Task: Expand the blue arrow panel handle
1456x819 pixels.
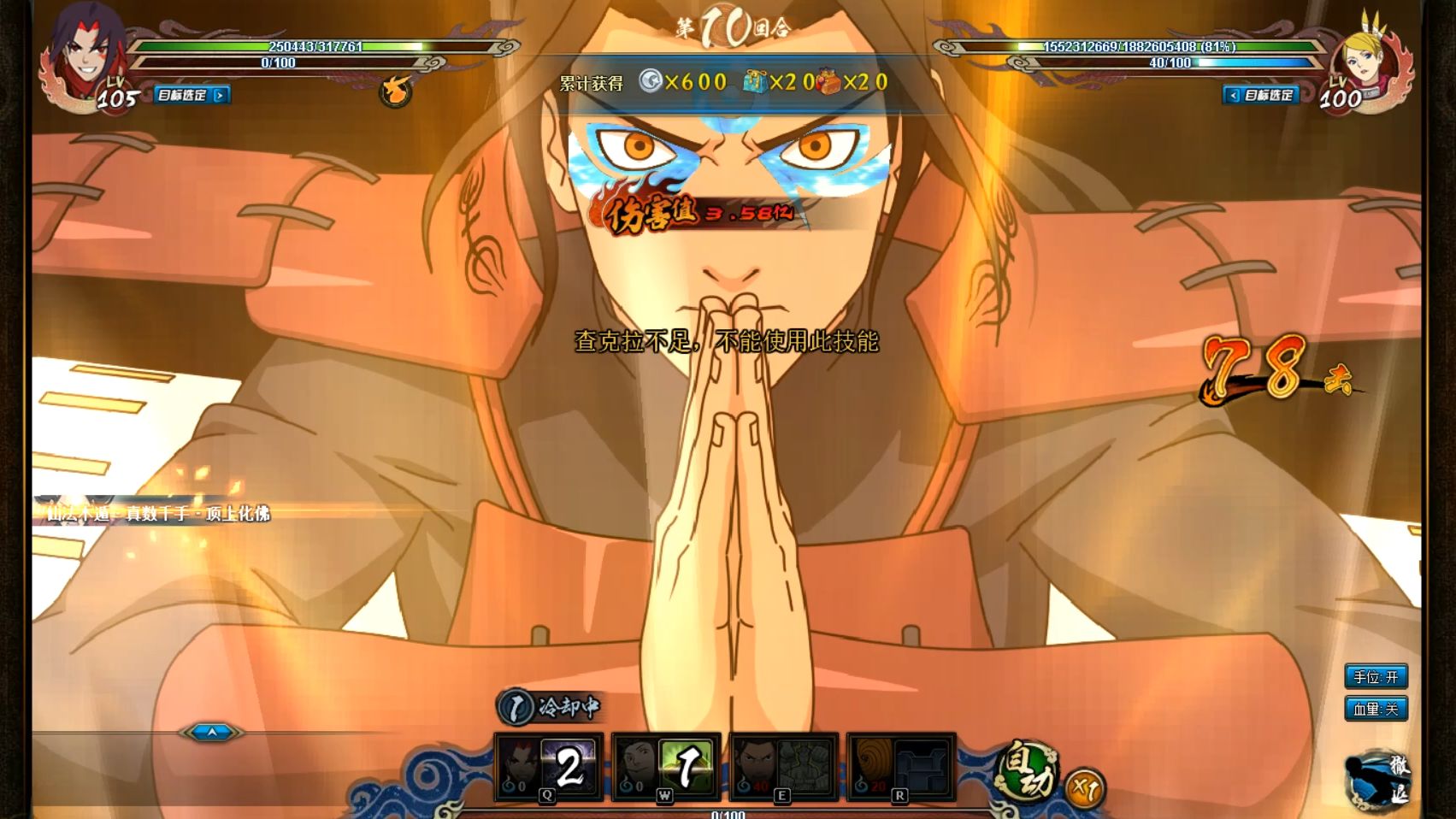Action: coord(211,732)
